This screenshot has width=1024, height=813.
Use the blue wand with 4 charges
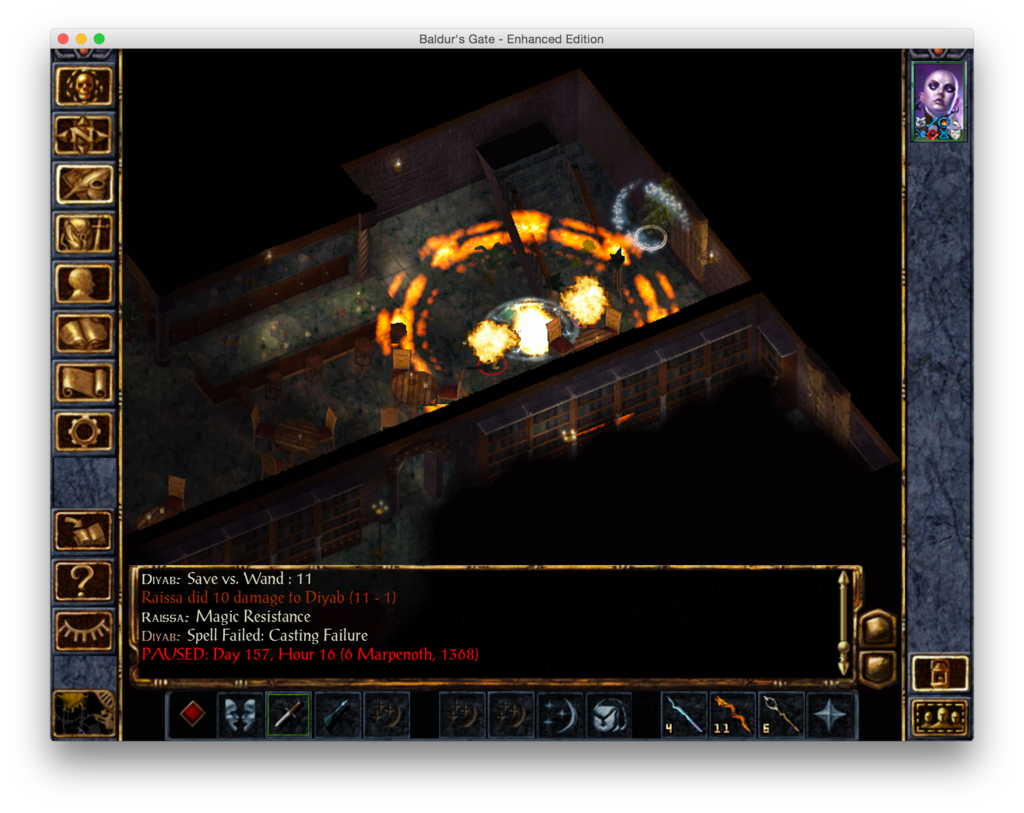click(684, 715)
